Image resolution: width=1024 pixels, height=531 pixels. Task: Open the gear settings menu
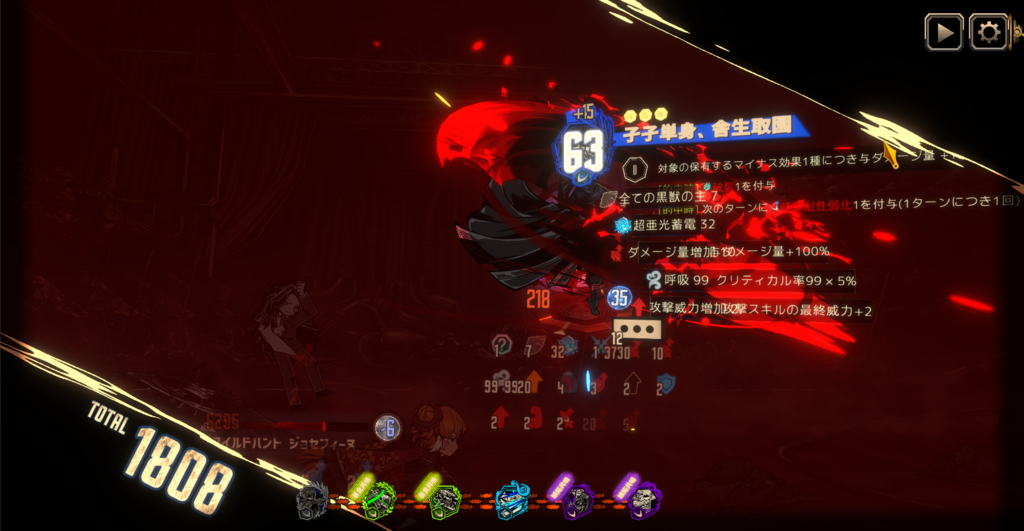pyautogui.click(x=988, y=32)
